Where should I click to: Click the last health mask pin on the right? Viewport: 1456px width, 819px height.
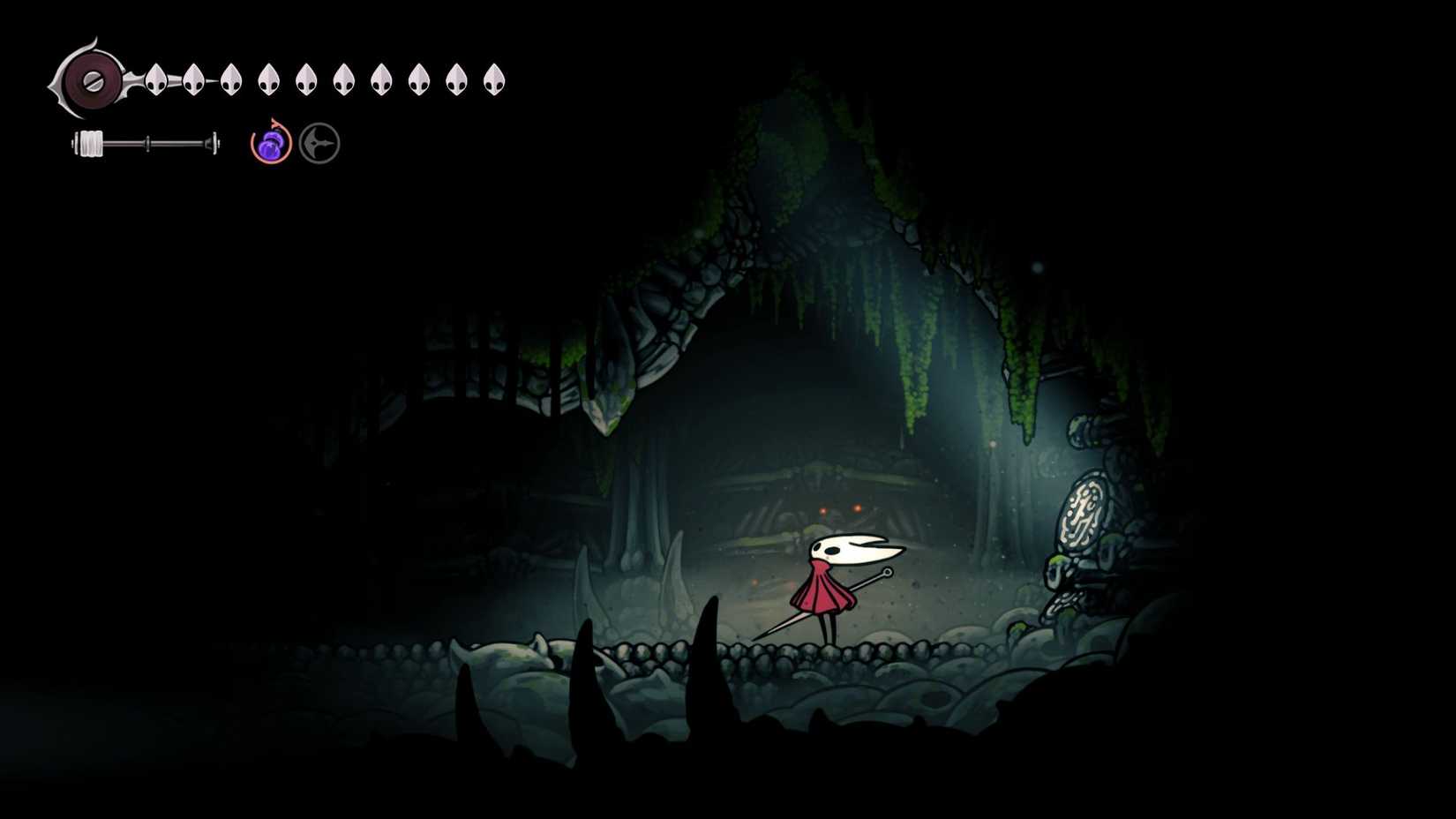click(x=492, y=78)
